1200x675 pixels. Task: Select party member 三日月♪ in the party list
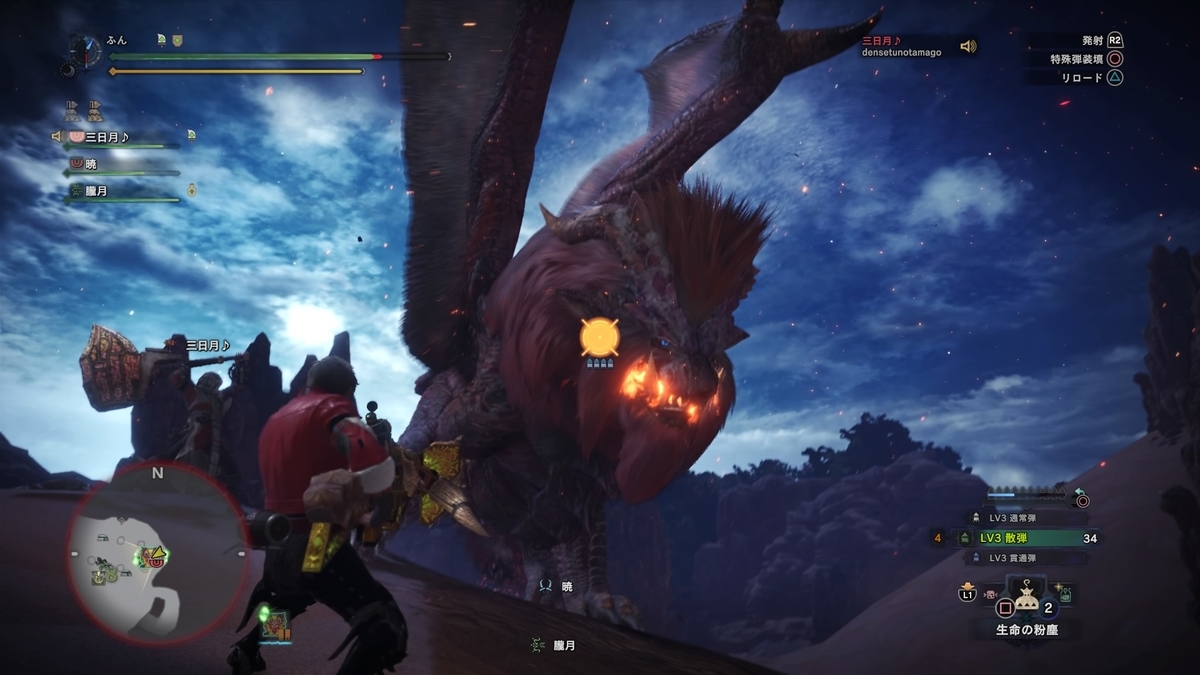[107, 137]
